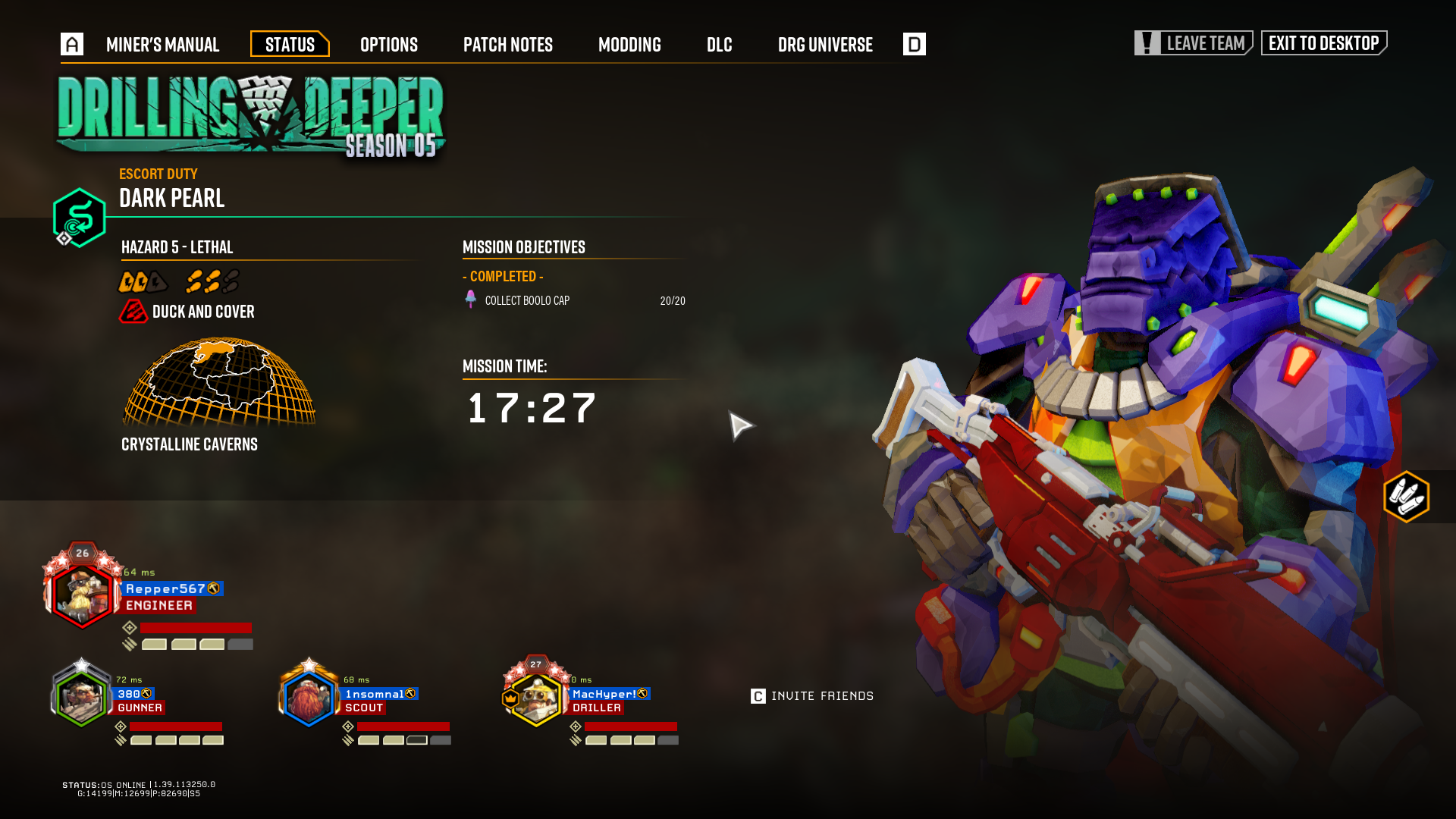Switch to the Options tab
Screen dimensions: 1456x819
(388, 45)
